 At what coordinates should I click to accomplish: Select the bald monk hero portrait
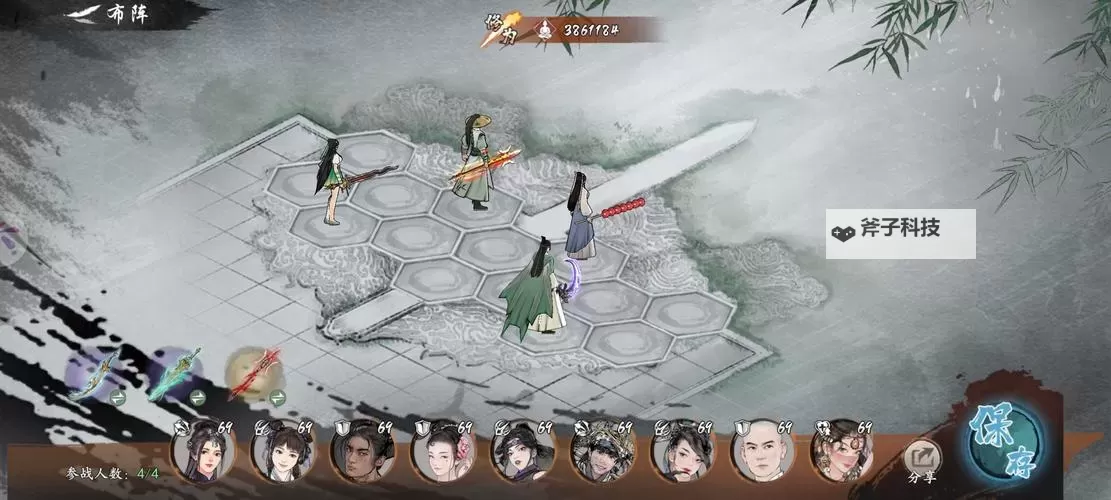(762, 453)
